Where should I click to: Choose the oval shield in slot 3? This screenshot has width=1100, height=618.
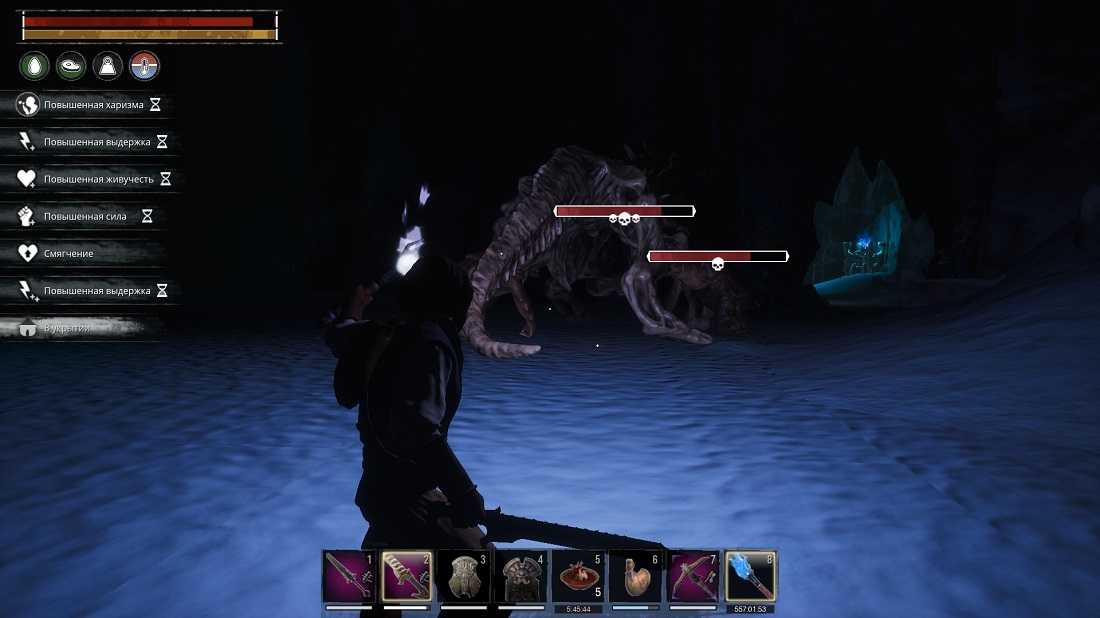click(x=464, y=576)
